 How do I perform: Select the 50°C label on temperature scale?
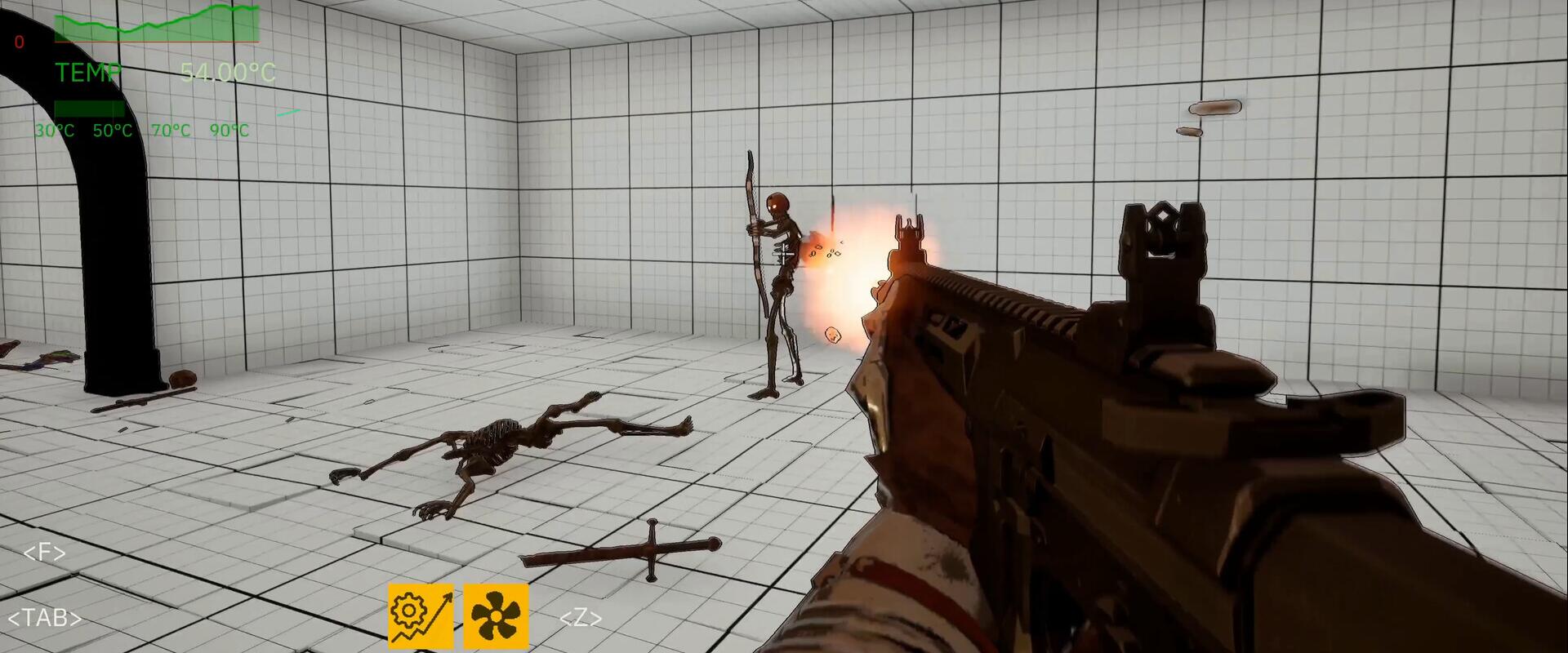click(112, 129)
